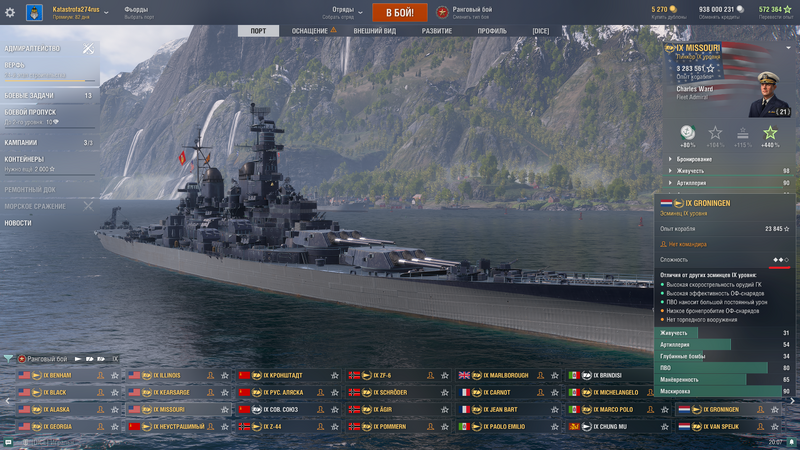
Task: Select the [DICE] clan tab
Action: [541, 31]
